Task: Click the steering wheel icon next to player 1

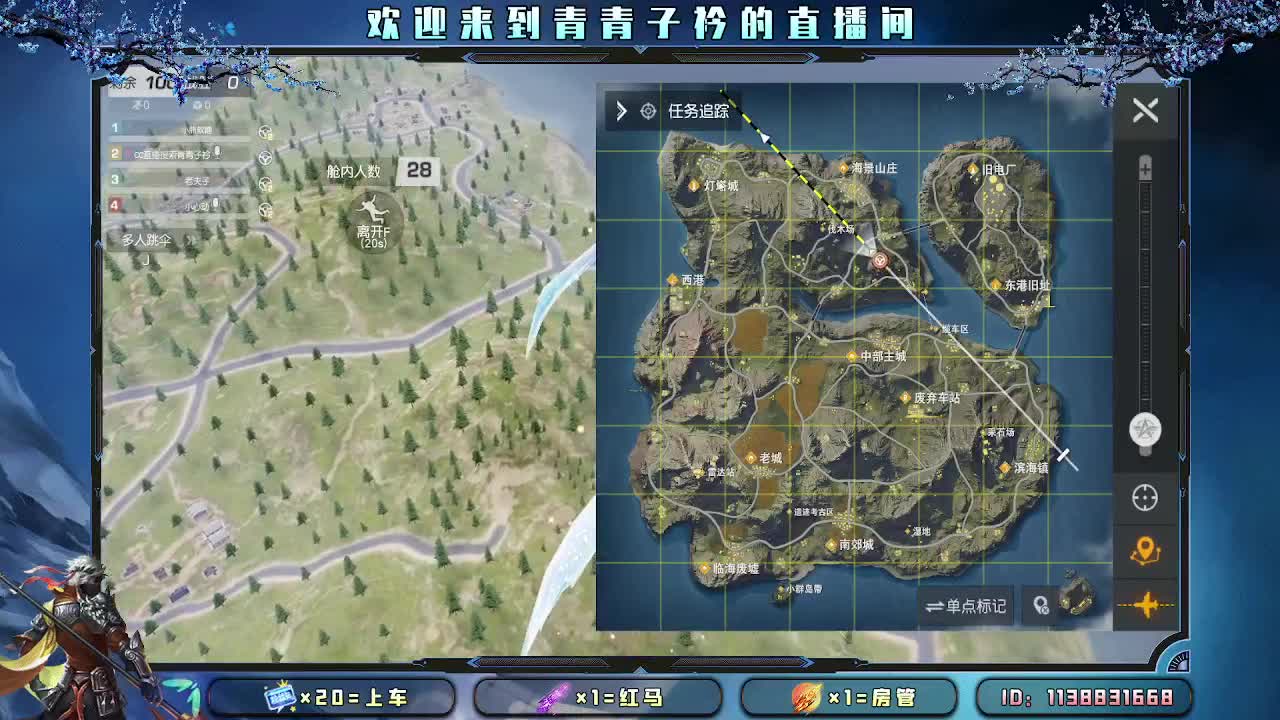Action: 267,130
